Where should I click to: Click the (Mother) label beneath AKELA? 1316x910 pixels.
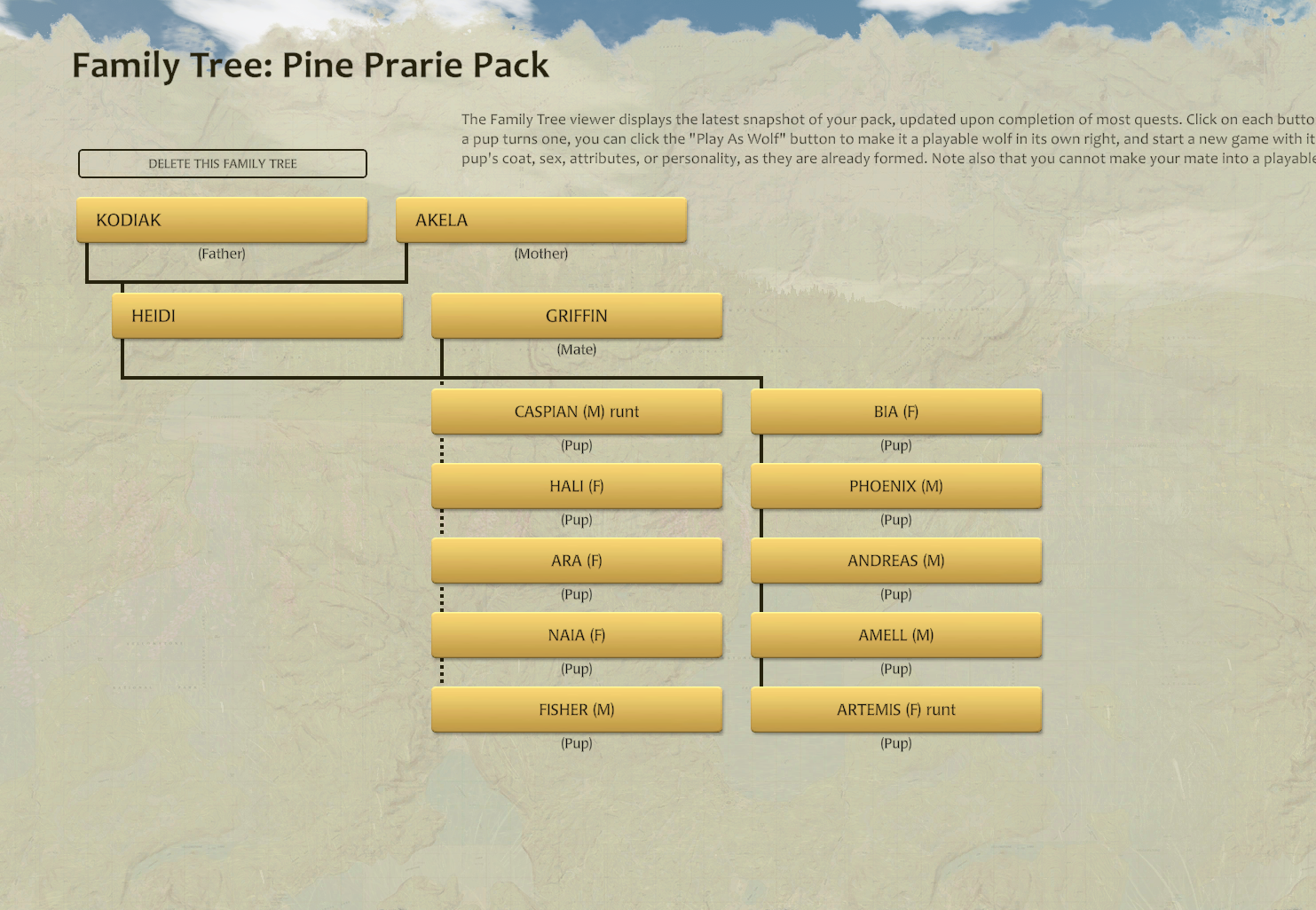point(540,254)
